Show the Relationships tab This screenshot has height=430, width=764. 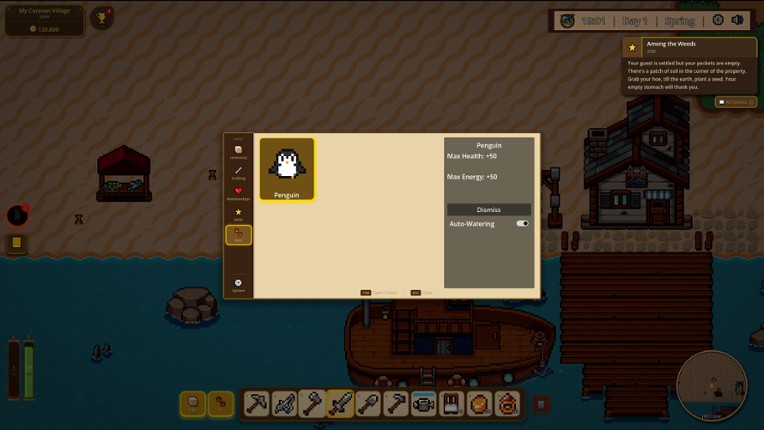pyautogui.click(x=238, y=192)
